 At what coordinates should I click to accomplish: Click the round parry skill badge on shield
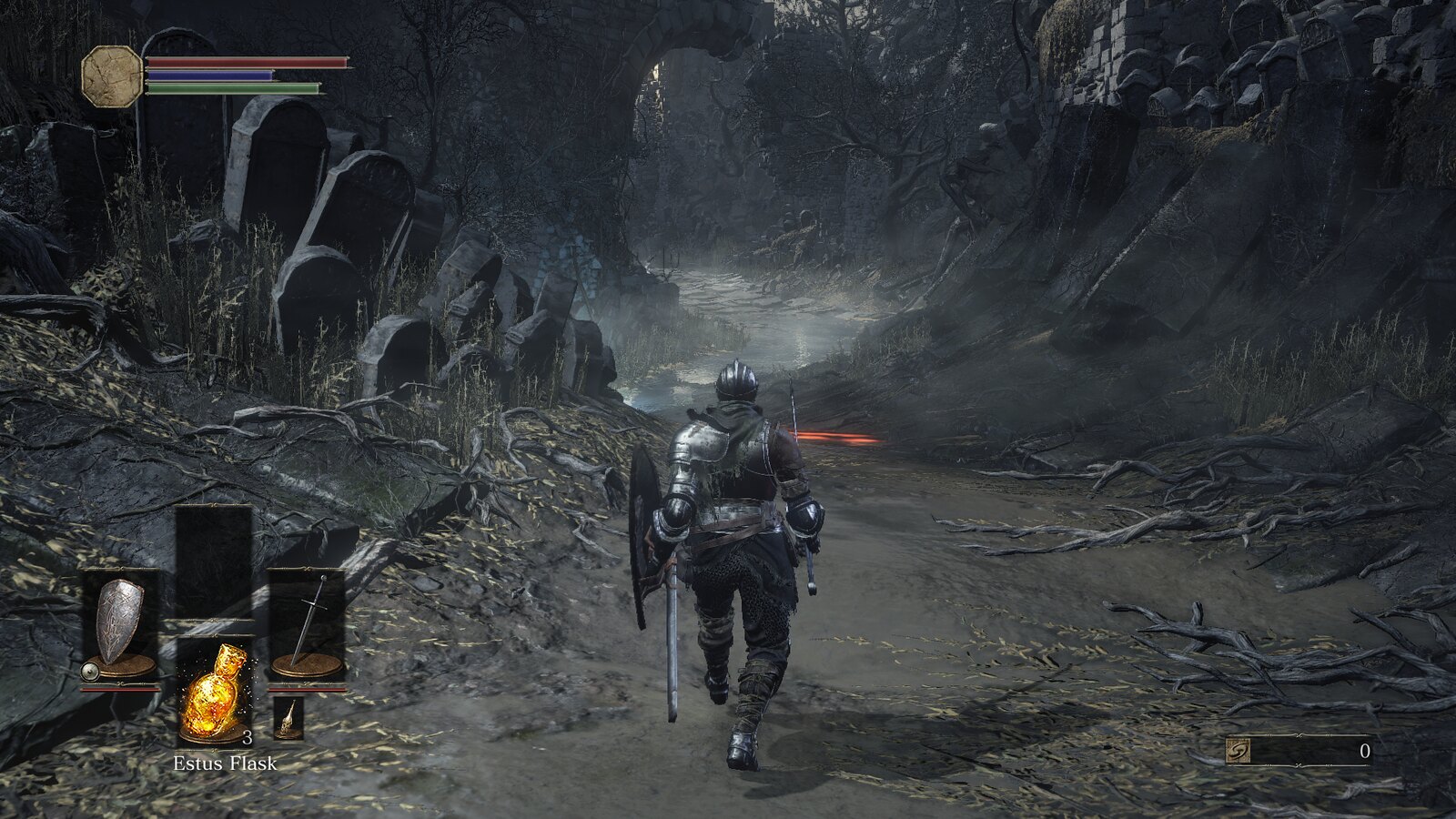tap(89, 672)
